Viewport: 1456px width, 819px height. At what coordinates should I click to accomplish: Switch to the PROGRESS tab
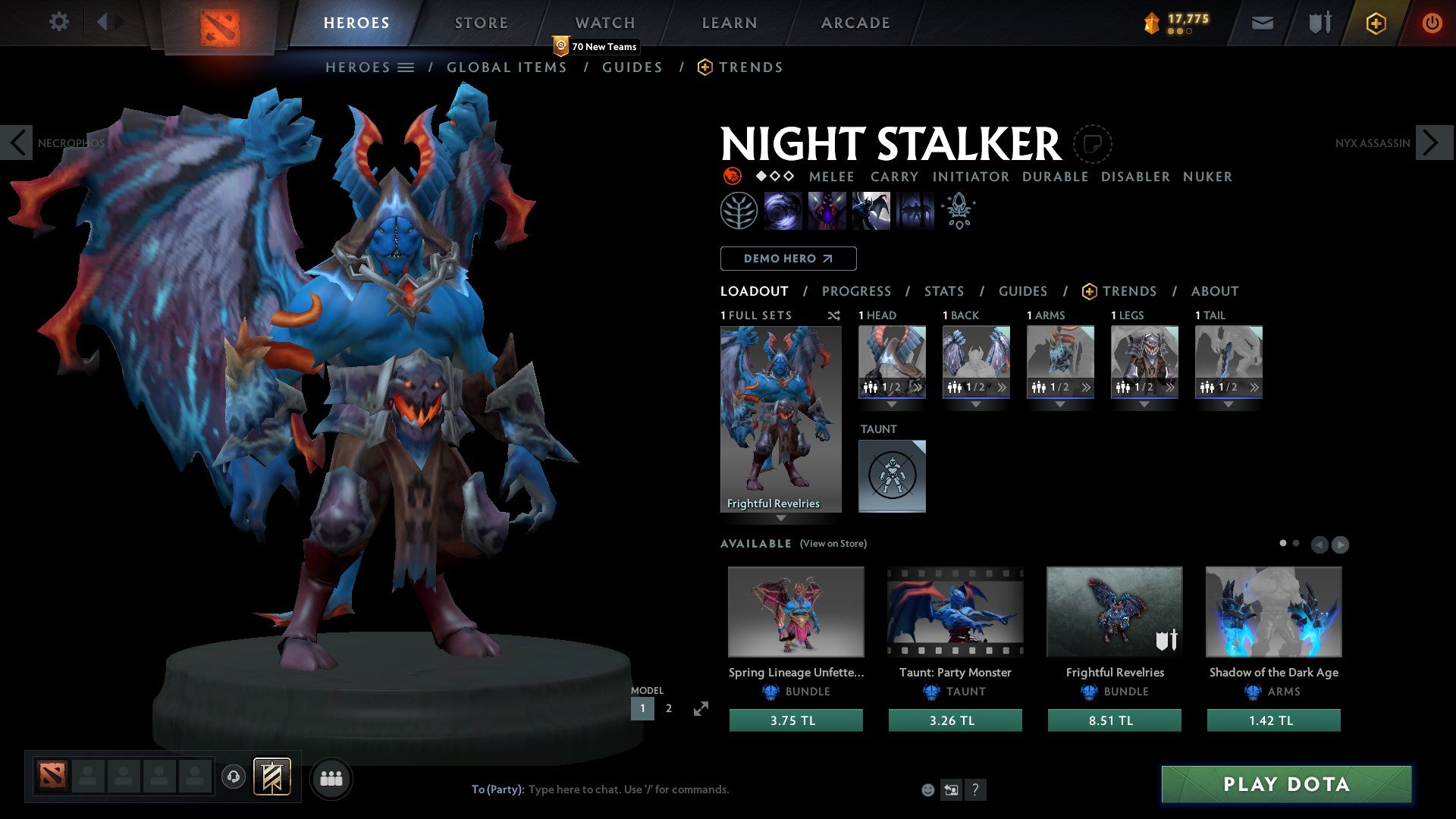(857, 291)
